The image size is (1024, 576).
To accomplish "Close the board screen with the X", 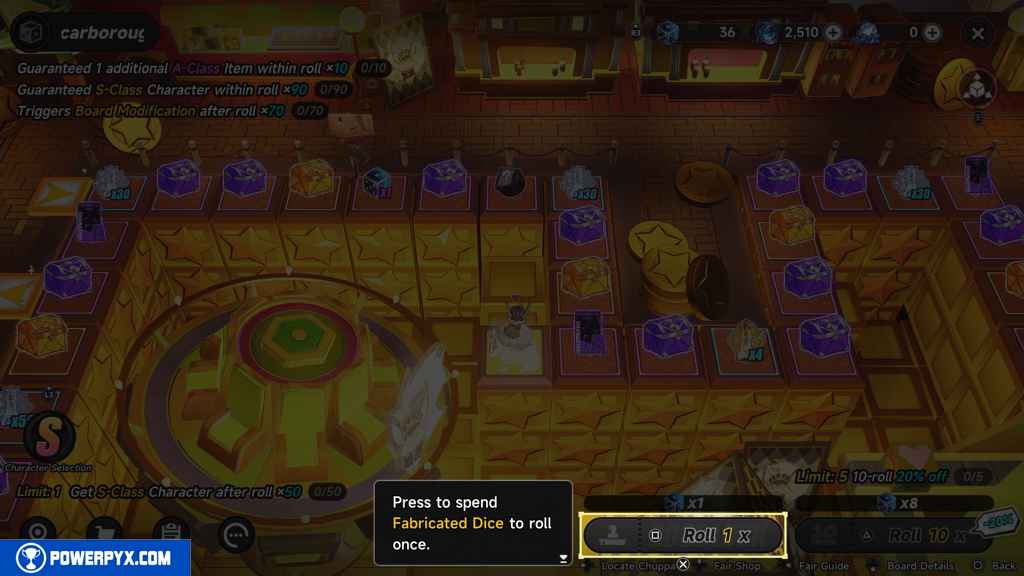I will pos(977,32).
